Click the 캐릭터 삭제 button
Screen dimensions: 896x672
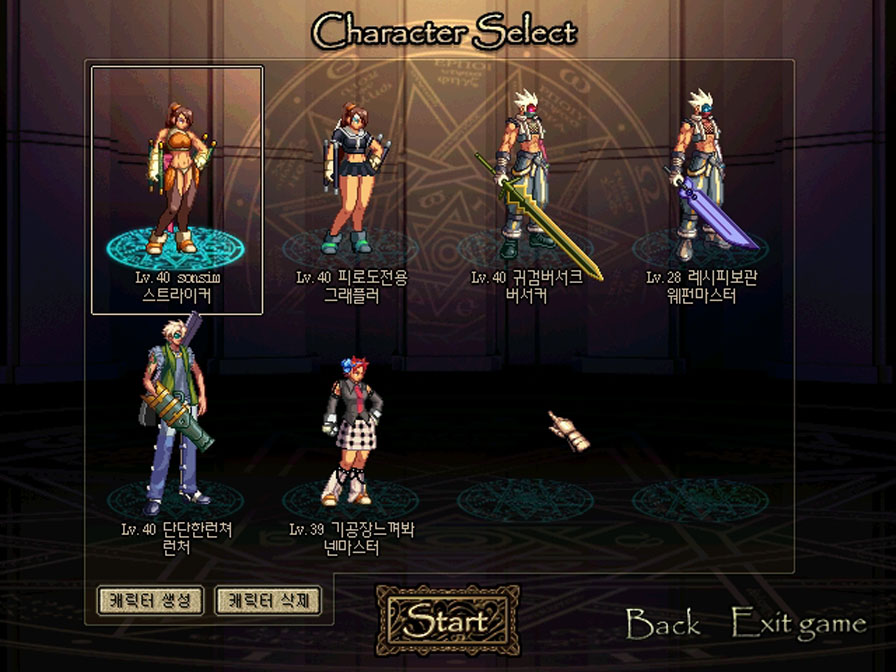pyautogui.click(x=268, y=600)
